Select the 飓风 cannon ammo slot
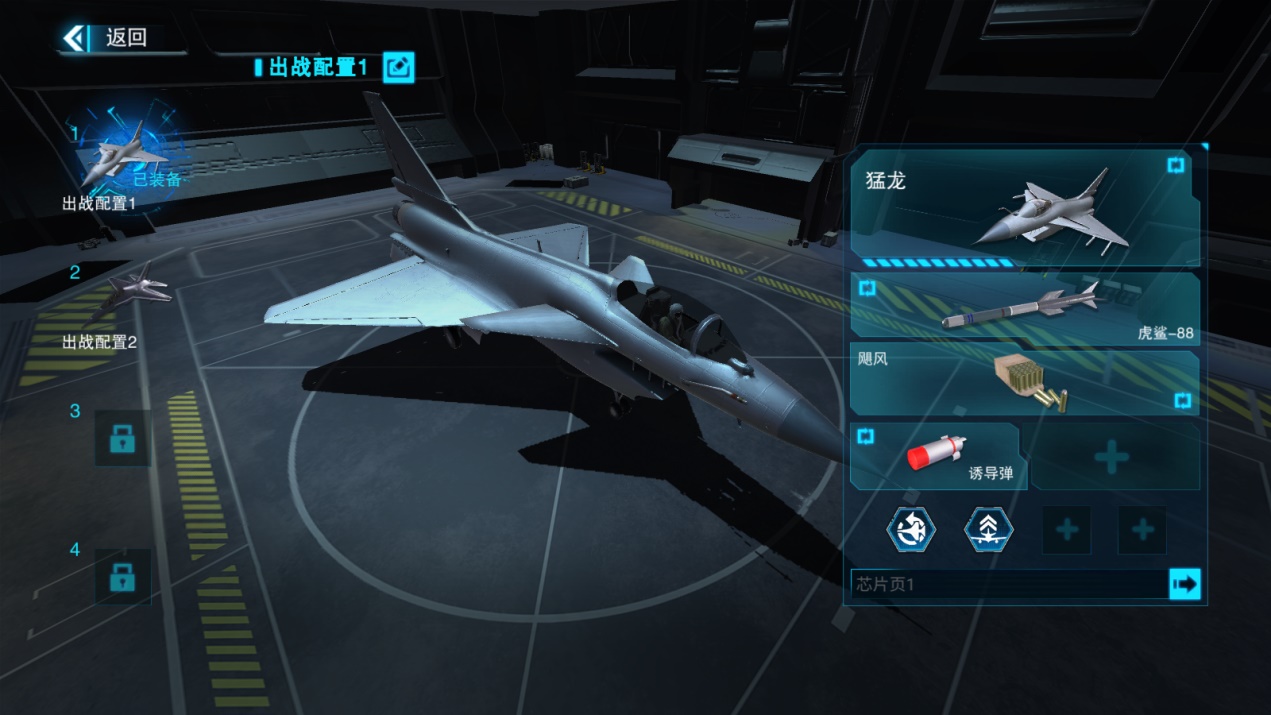Viewport: 1271px width, 715px height. [1025, 382]
